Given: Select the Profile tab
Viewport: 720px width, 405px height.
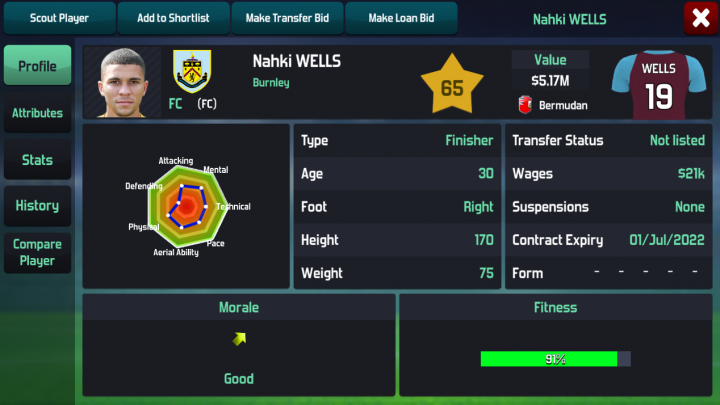Looking at the screenshot, I should tap(37, 66).
